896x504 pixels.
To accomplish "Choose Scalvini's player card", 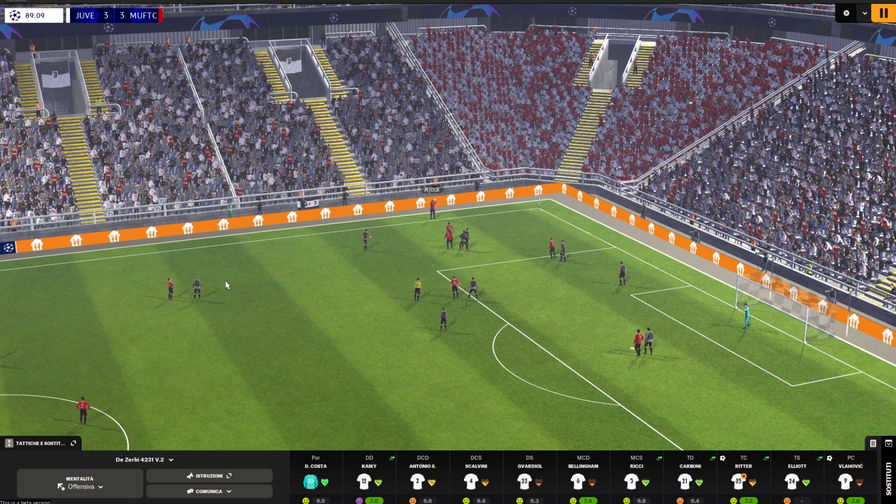I will [476, 477].
